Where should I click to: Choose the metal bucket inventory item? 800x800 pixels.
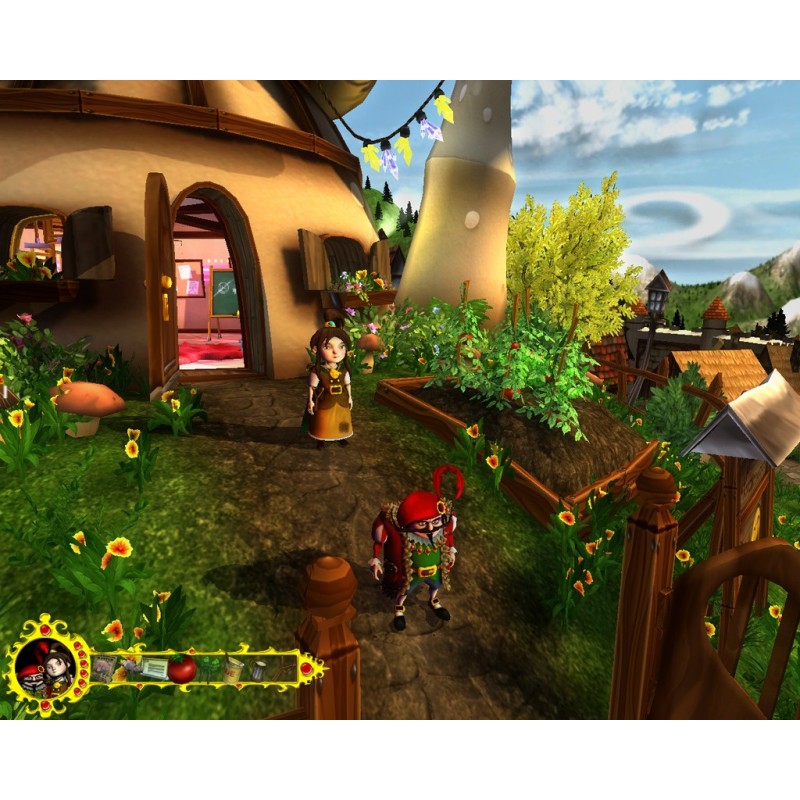click(258, 670)
